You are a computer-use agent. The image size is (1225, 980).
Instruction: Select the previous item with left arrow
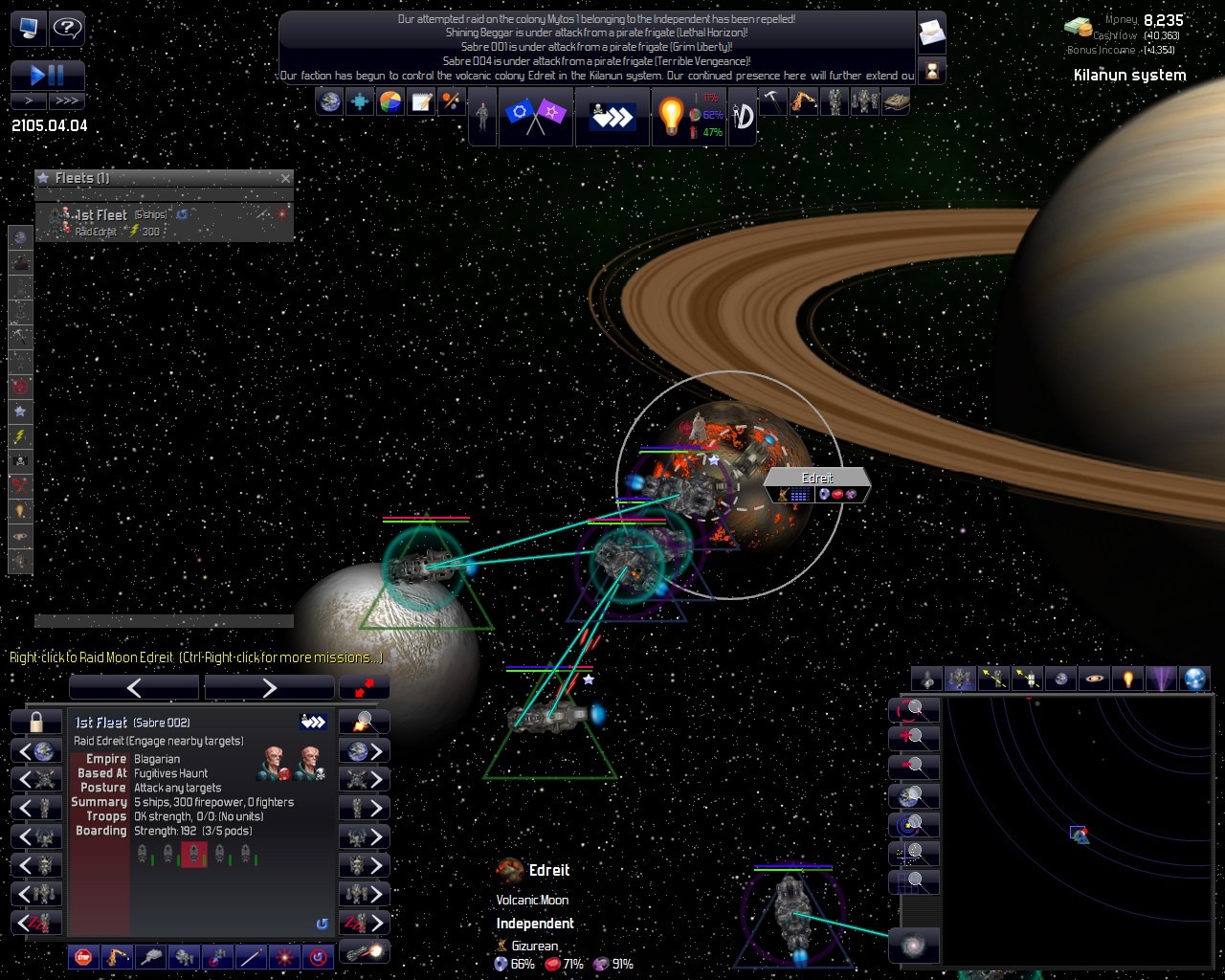pyautogui.click(x=134, y=687)
